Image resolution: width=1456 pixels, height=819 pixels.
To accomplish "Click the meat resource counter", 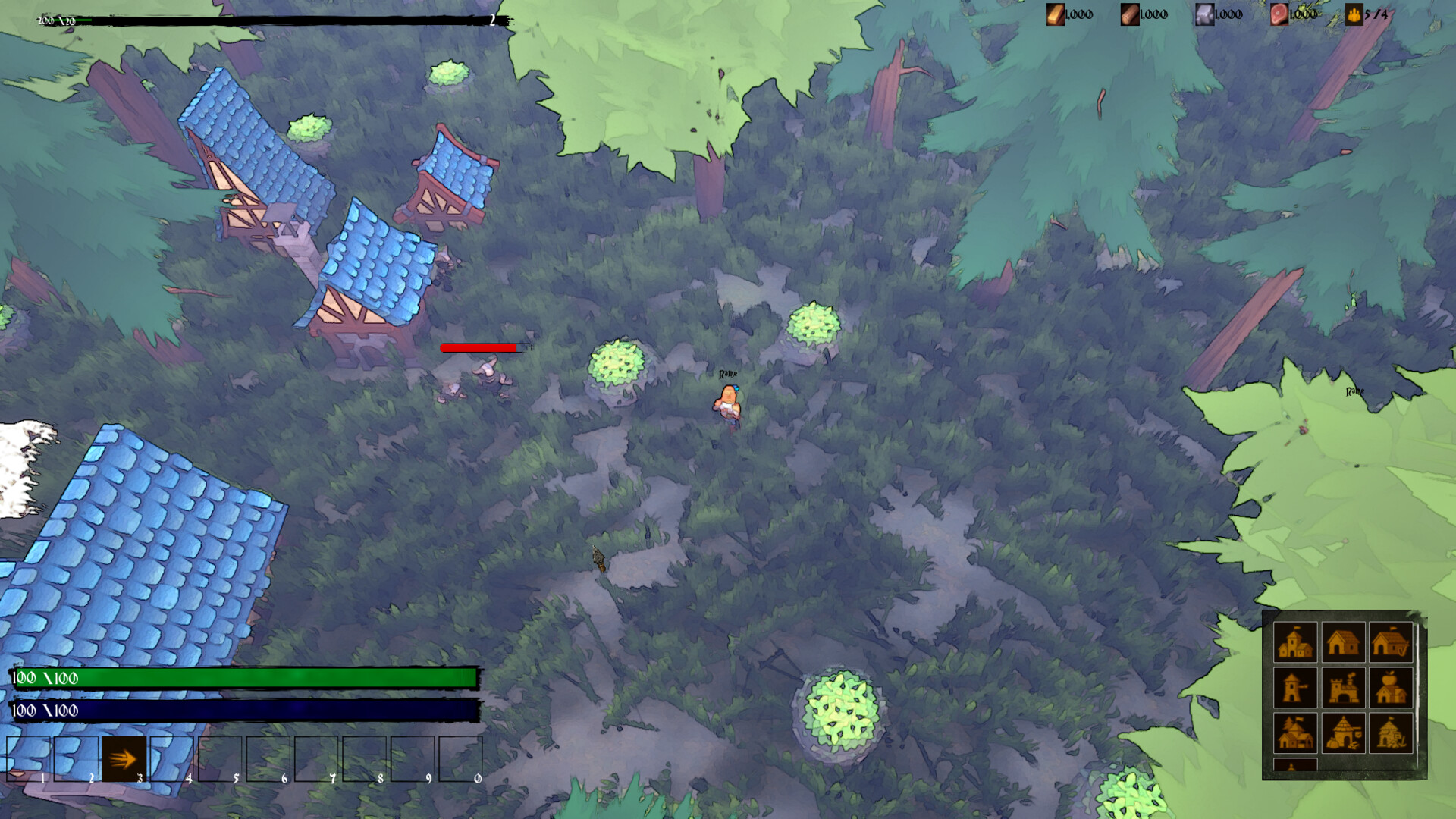I will tap(1281, 14).
